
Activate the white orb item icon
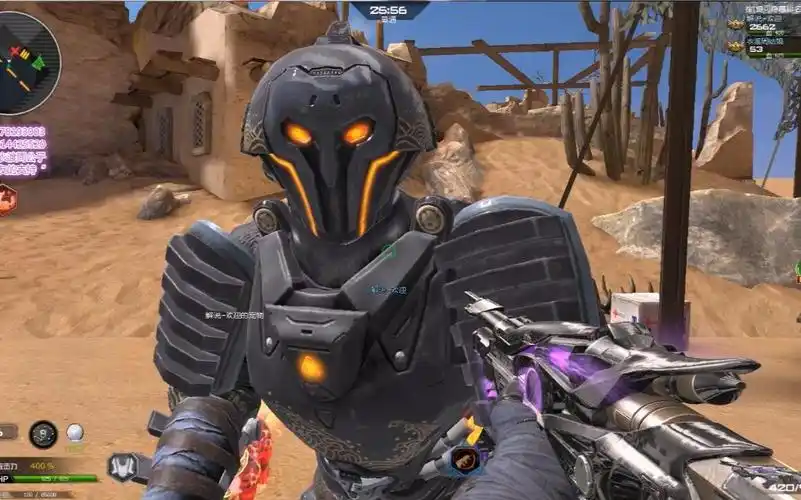tap(75, 433)
